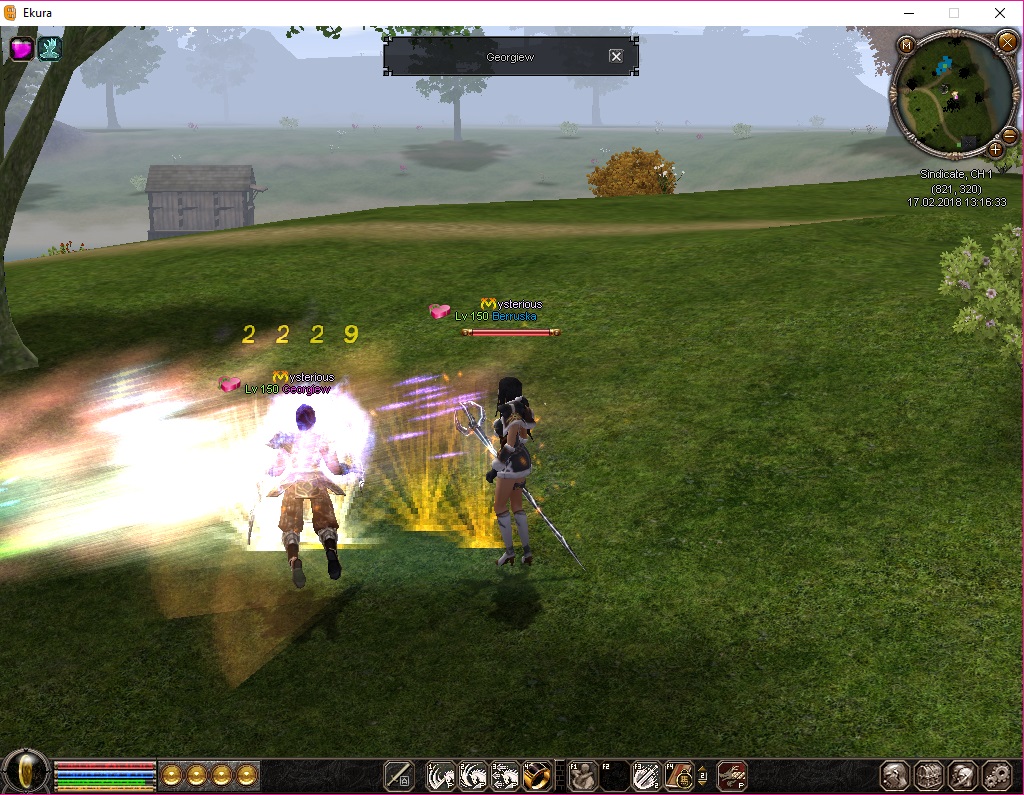
Task: Close the minimap with its X button
Action: pyautogui.click(x=1006, y=42)
